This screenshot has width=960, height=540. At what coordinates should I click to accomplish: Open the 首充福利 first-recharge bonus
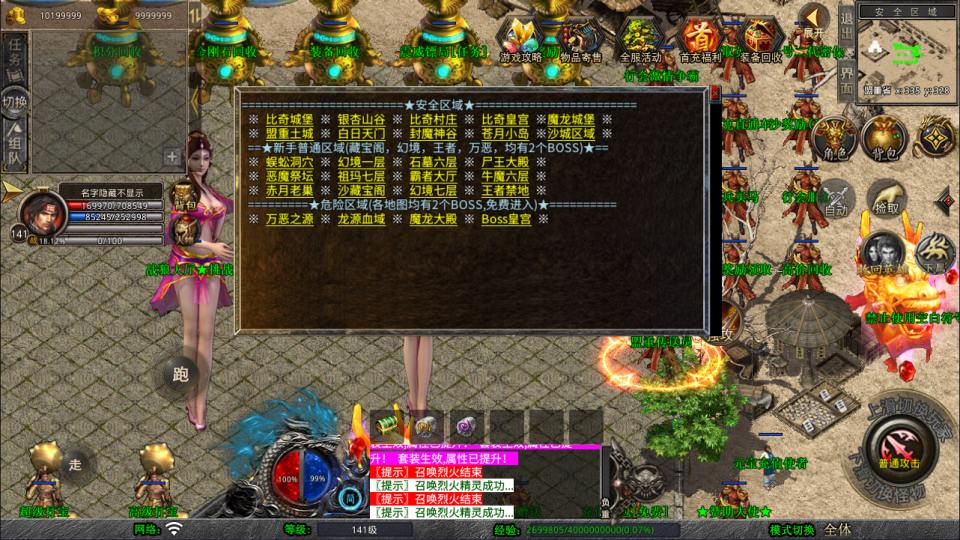[x=700, y=41]
